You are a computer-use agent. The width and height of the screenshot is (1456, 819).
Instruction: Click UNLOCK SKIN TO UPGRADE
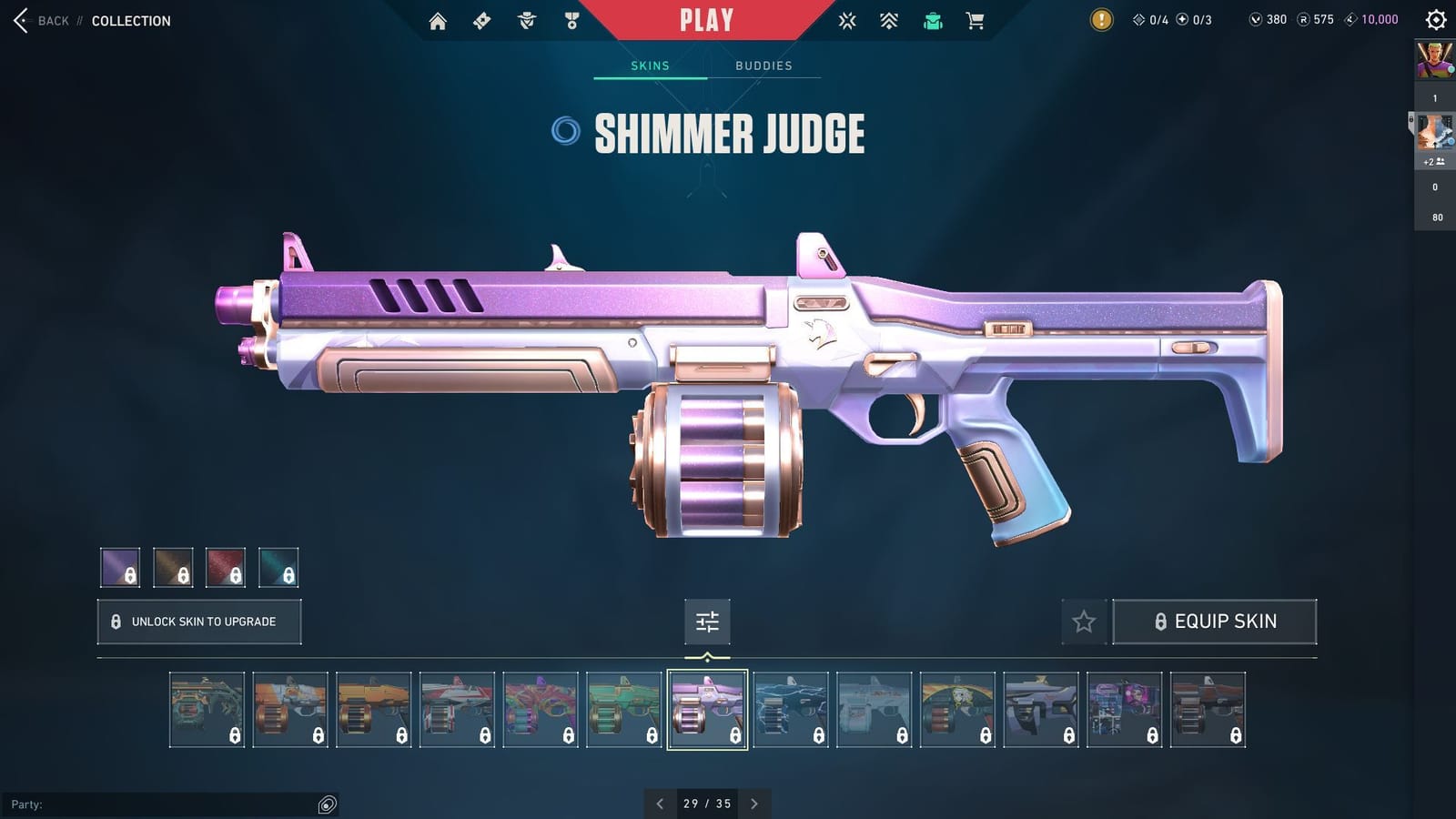click(198, 622)
